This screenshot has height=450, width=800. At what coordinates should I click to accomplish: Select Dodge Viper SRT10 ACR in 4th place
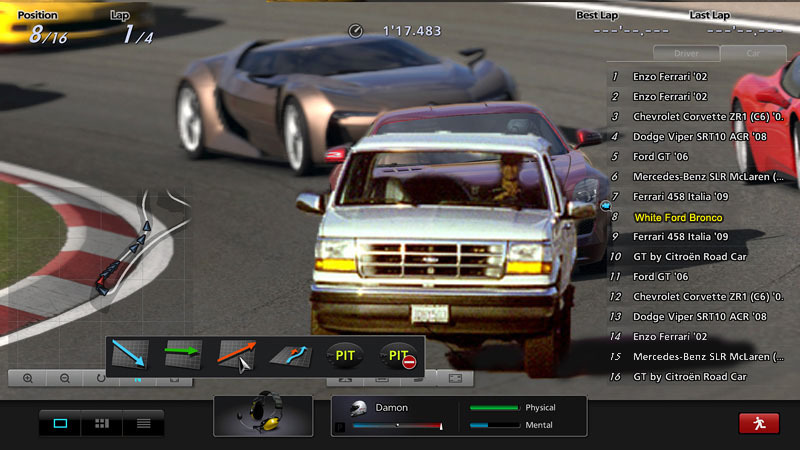[700, 136]
